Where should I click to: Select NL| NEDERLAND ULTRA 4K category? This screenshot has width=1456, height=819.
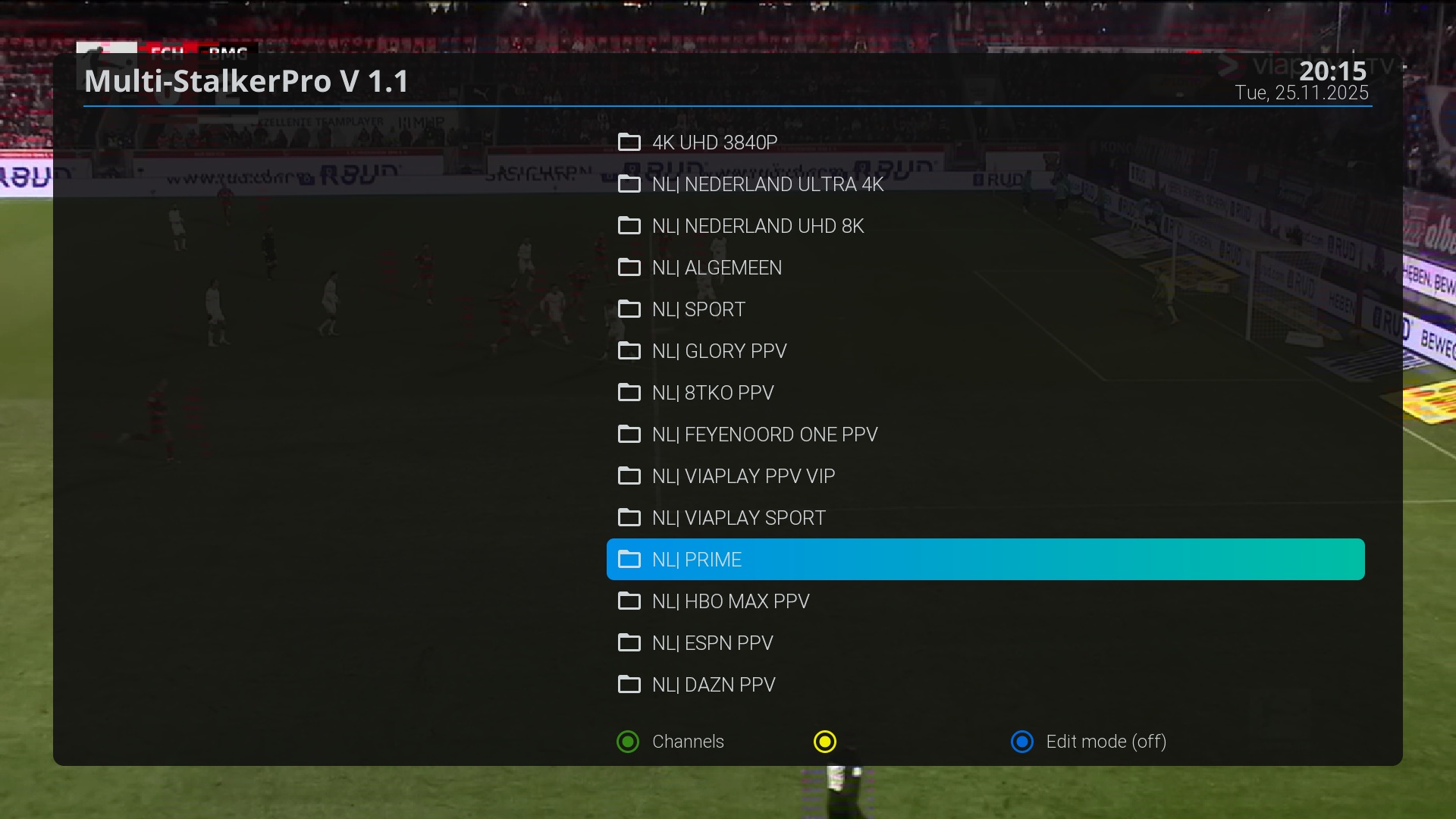tap(767, 184)
